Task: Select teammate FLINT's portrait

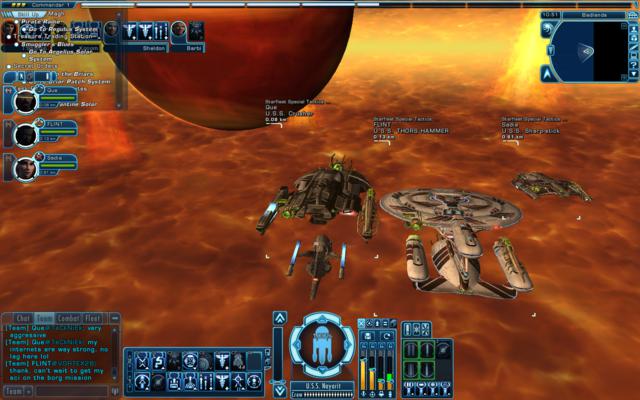Action: (x=25, y=135)
